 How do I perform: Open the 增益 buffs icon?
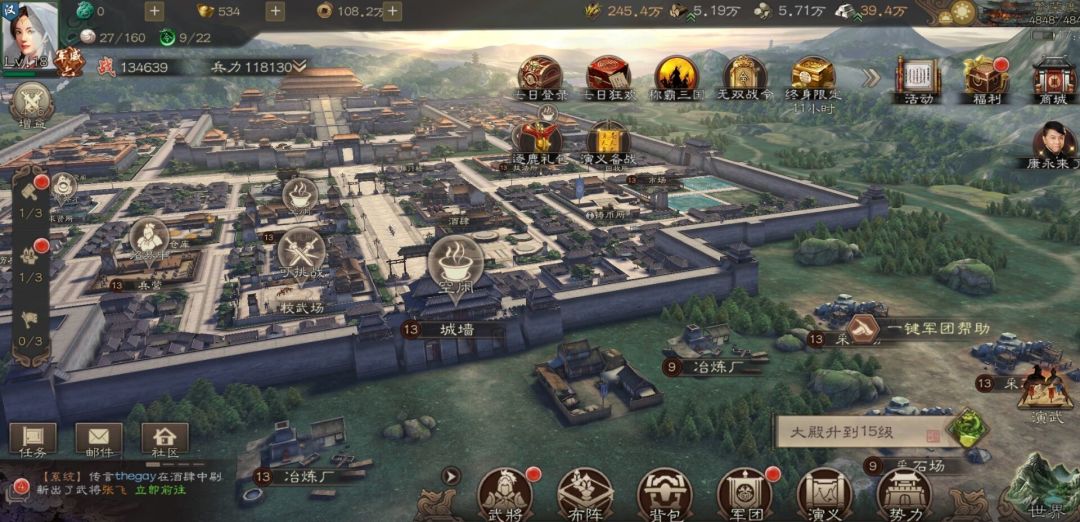click(x=31, y=105)
